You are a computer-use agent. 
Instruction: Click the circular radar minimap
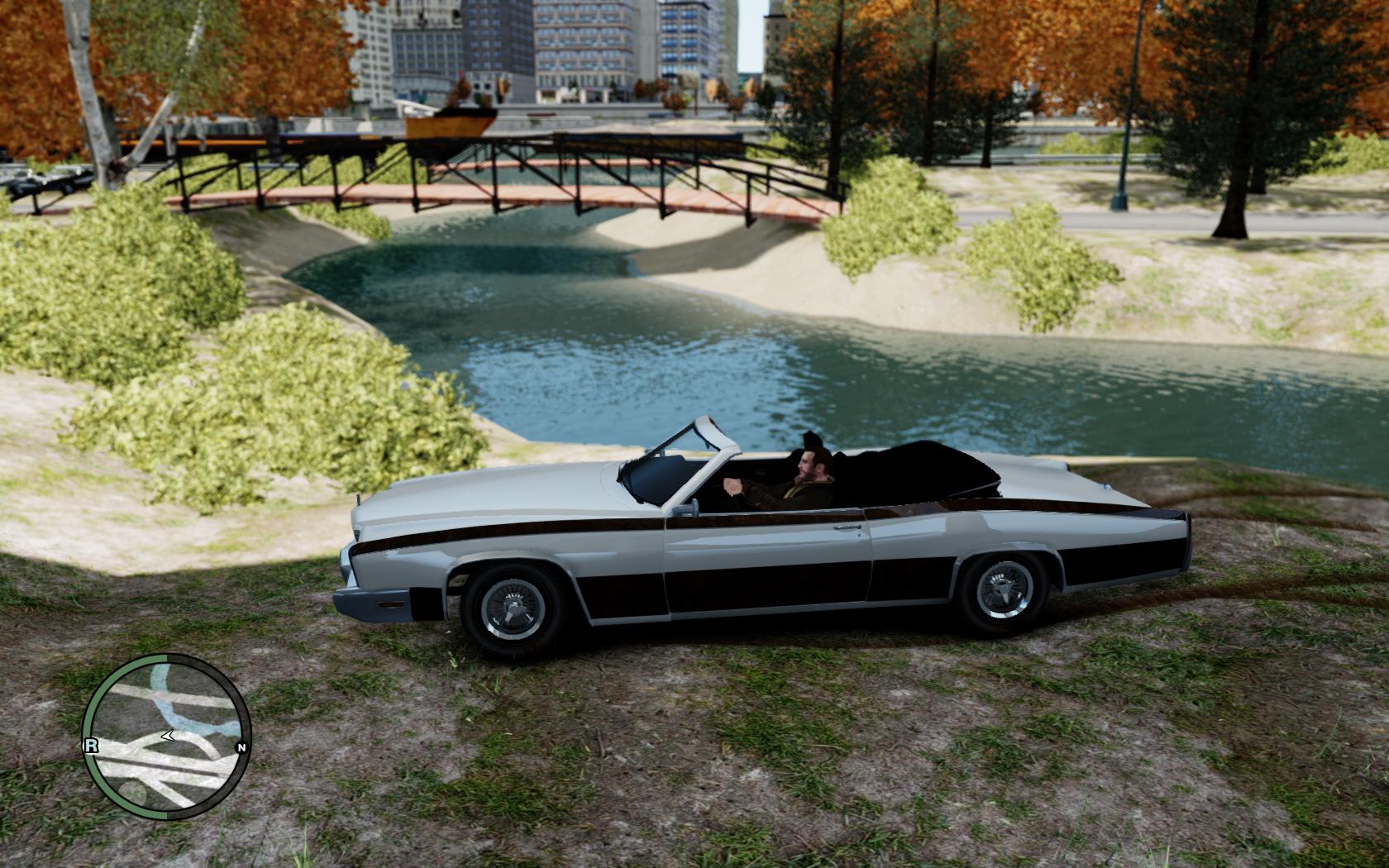pos(166,737)
